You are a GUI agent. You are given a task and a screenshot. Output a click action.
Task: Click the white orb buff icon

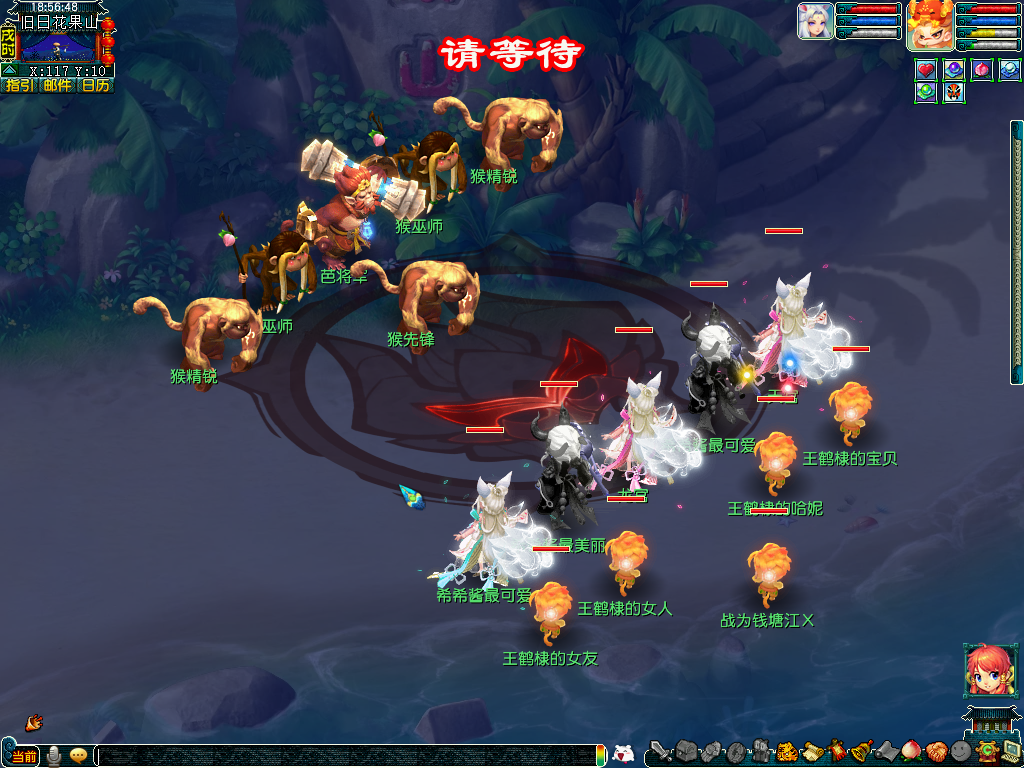pyautogui.click(x=1010, y=71)
